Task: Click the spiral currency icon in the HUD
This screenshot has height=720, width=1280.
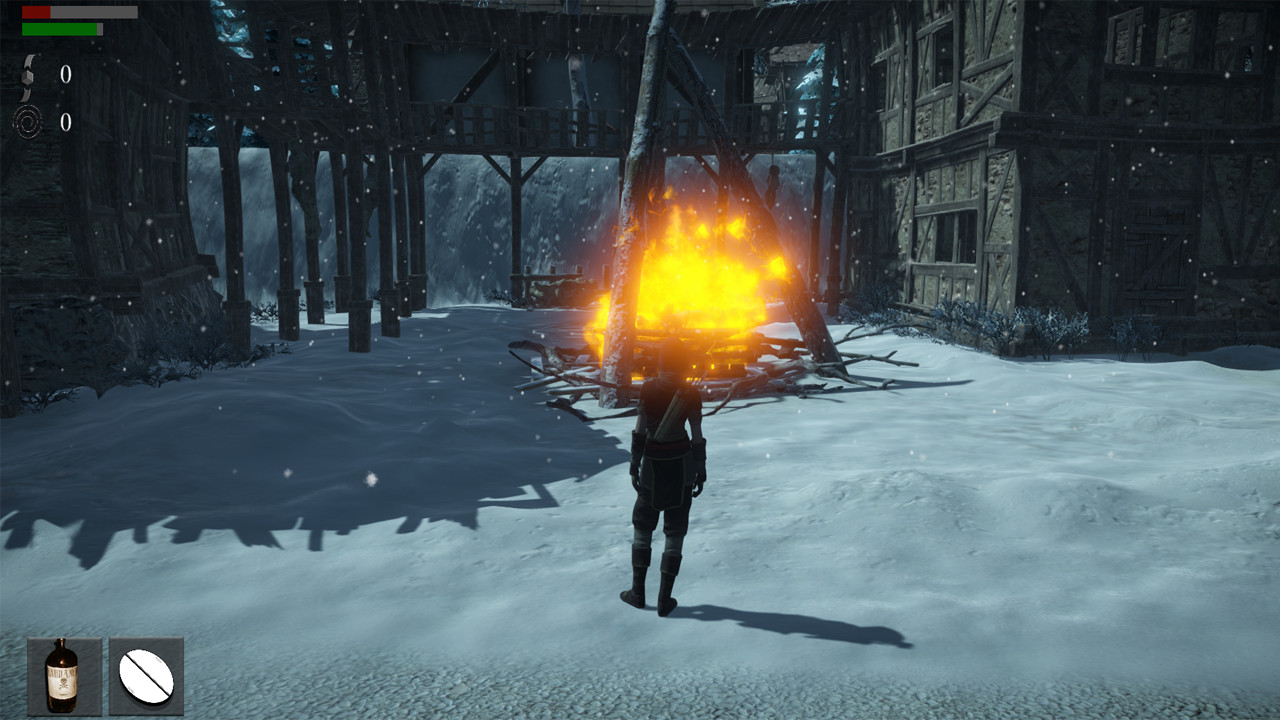Action: coord(28,120)
